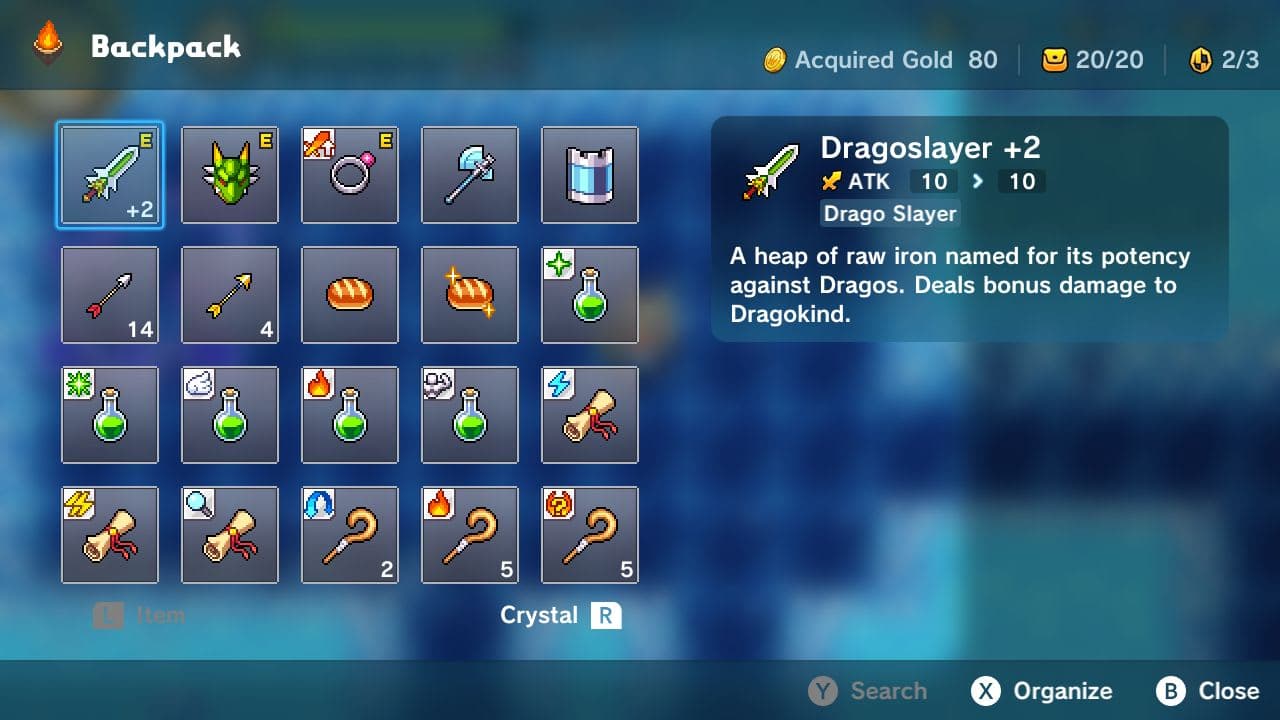Click the 20/20 backpack capacity indicator
The height and width of the screenshot is (720, 1280).
(1092, 60)
